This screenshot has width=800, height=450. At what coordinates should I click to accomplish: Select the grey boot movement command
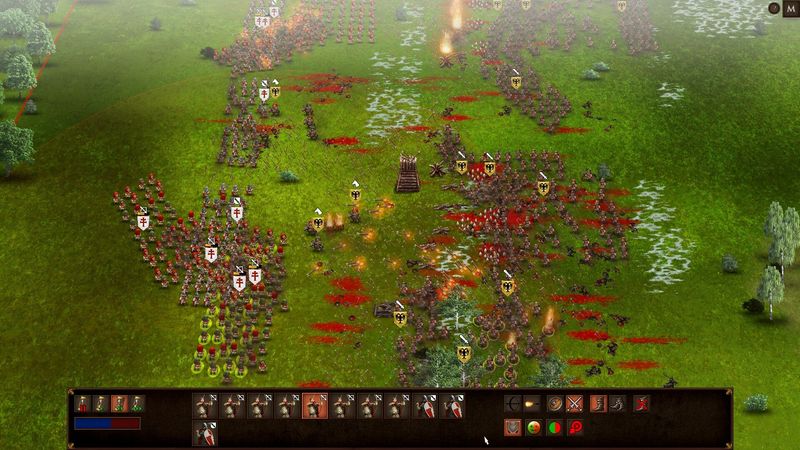[x=618, y=404]
